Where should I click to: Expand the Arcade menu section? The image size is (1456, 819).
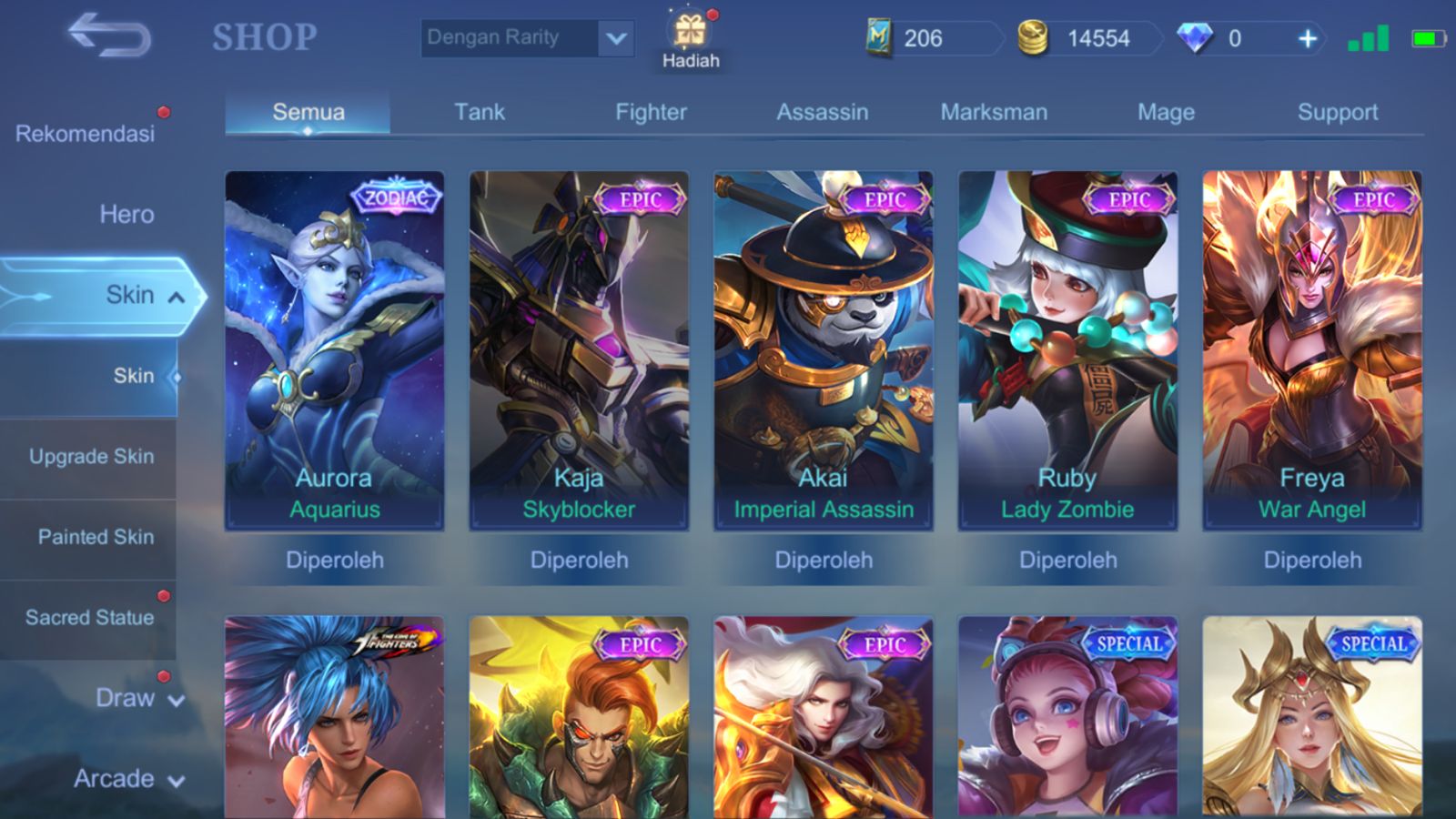click(127, 779)
